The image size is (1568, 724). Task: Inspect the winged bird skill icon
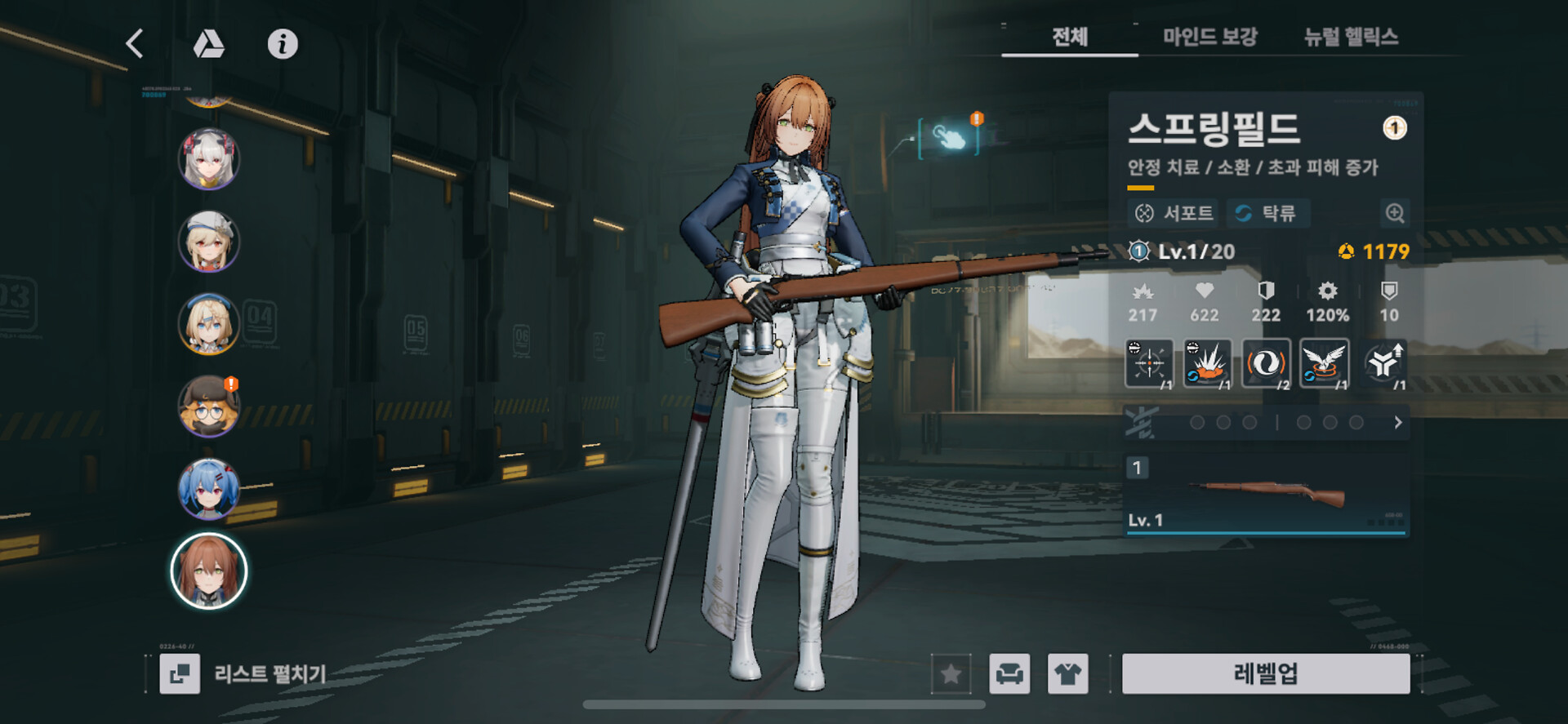point(1324,363)
